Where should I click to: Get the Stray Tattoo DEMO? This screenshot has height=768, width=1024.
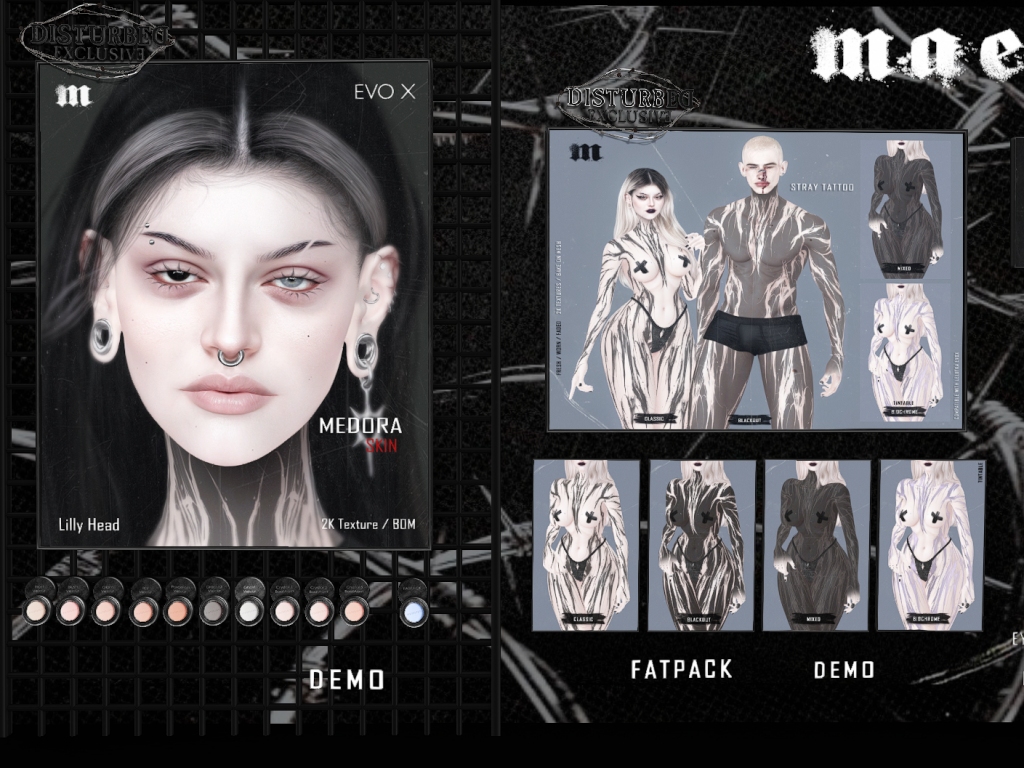pyautogui.click(x=844, y=669)
